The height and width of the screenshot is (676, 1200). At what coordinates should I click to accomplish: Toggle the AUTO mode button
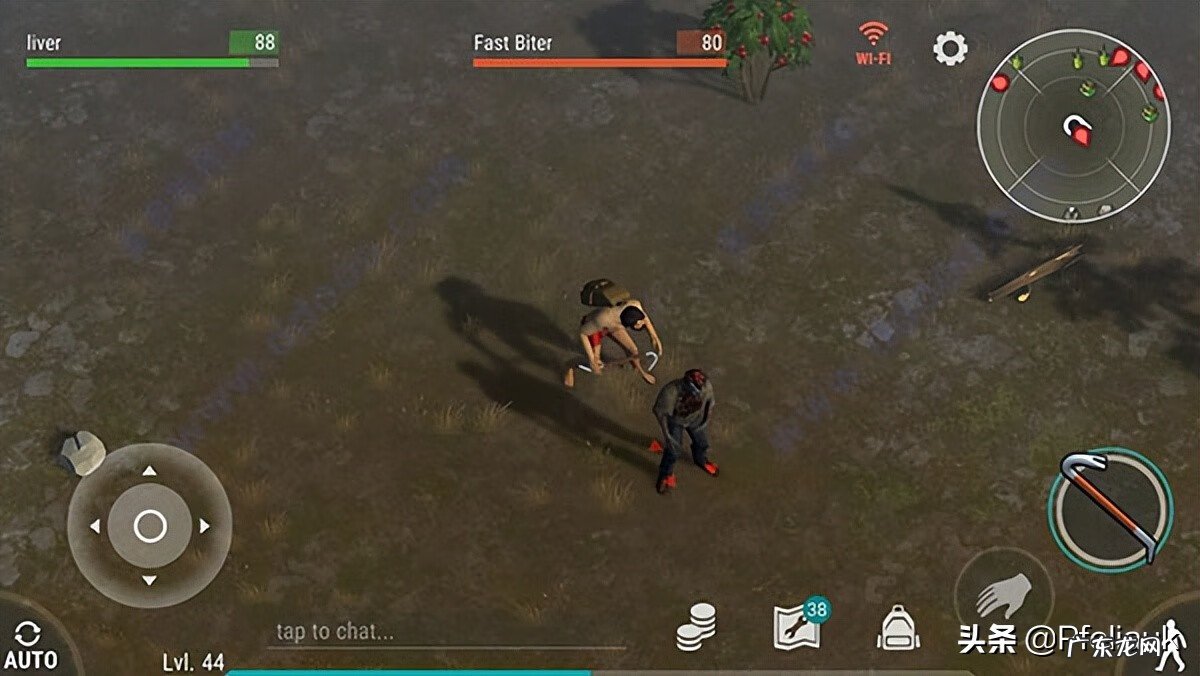point(29,645)
